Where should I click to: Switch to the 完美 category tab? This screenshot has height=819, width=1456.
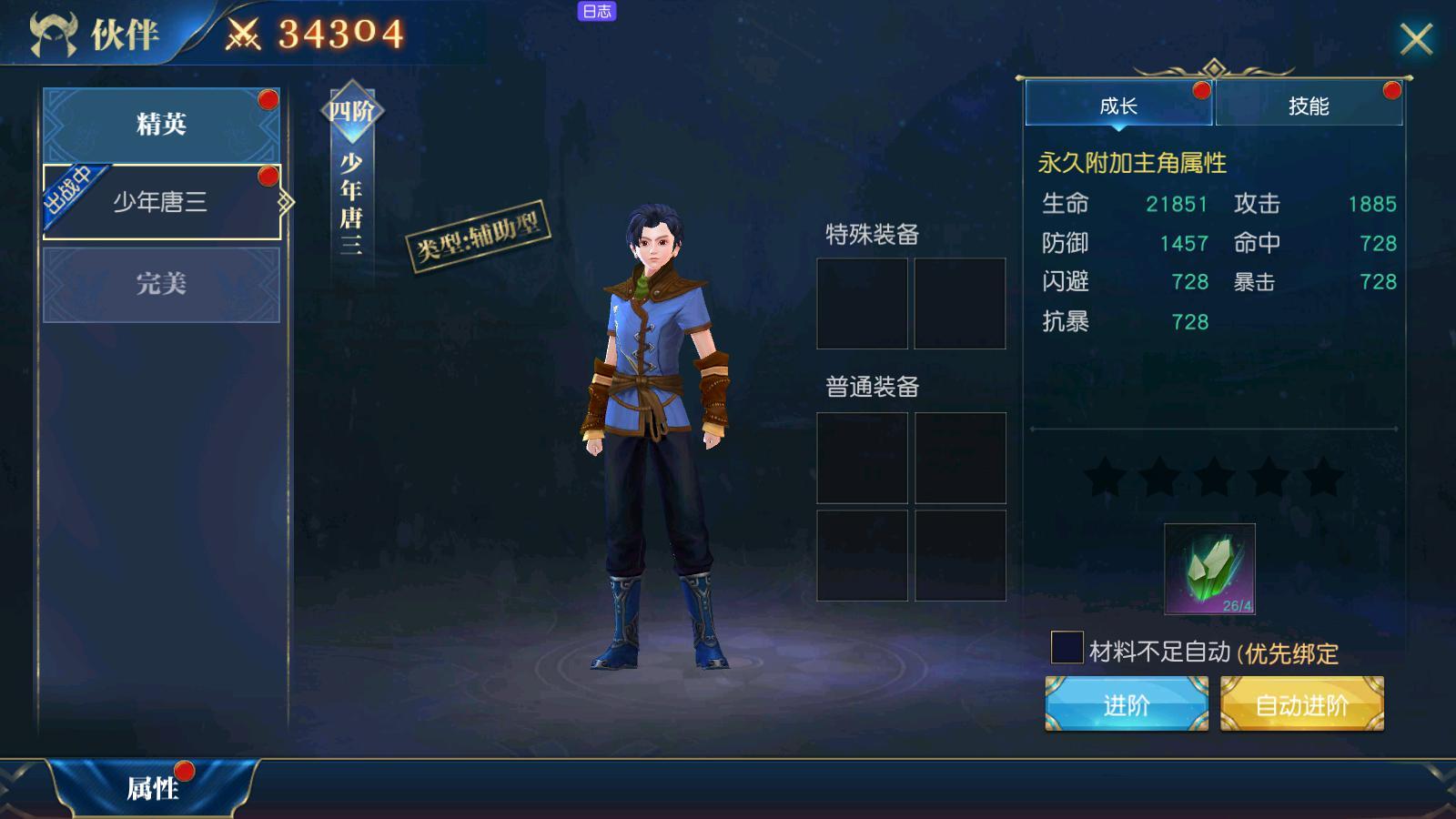click(161, 283)
